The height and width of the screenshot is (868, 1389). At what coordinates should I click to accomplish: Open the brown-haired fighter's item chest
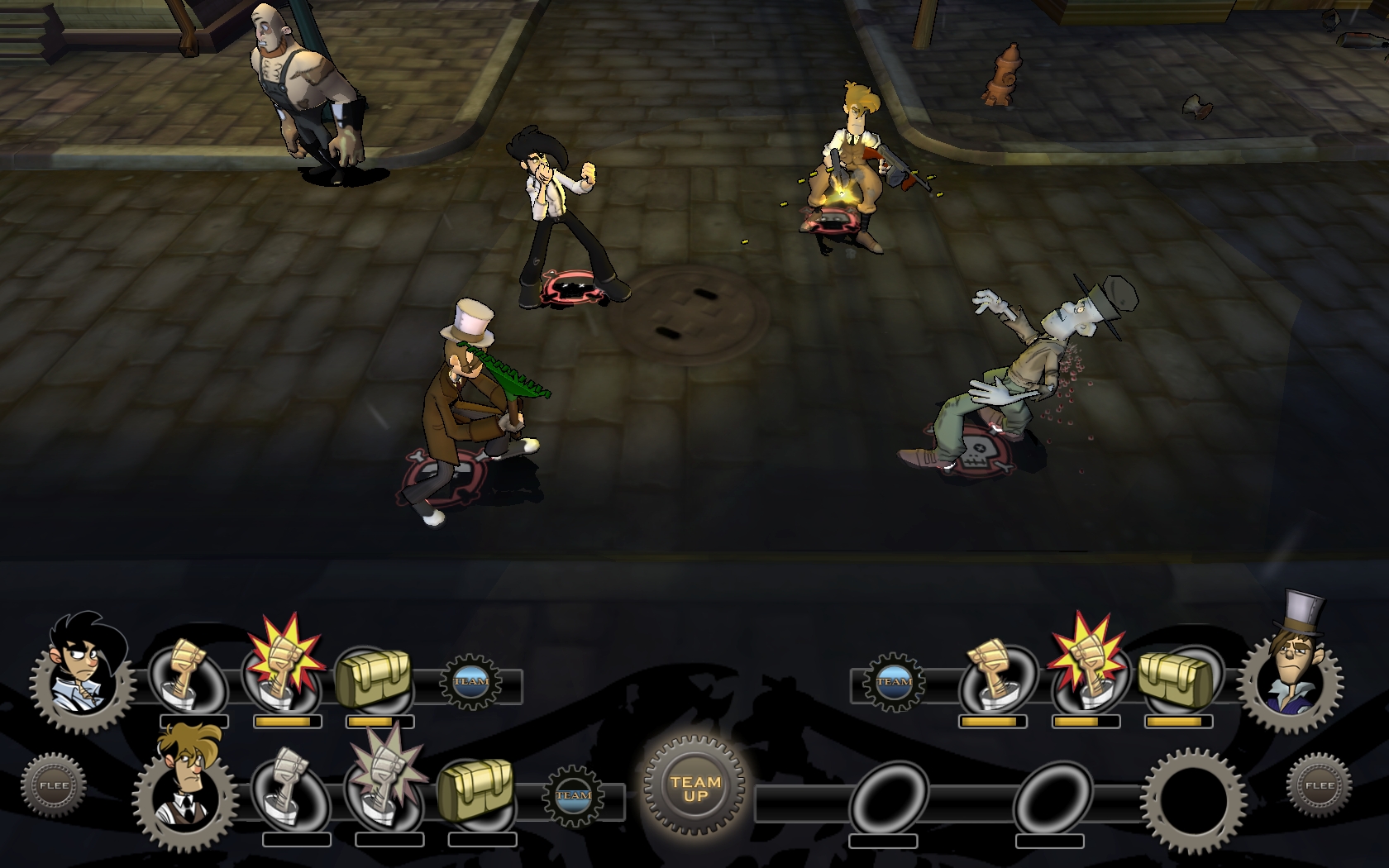coord(475,789)
